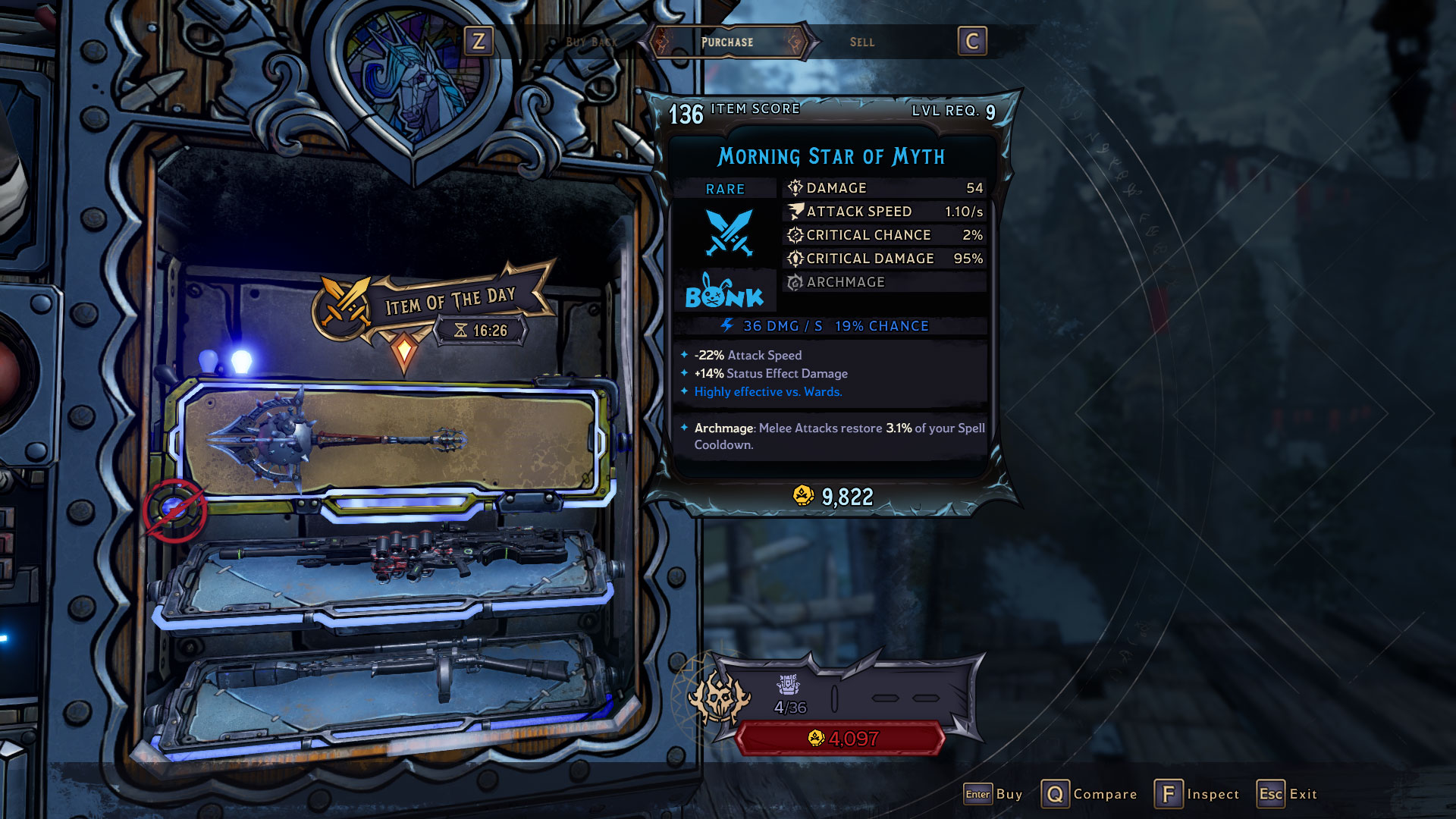
Task: Switch to the Purchase tab
Action: (x=726, y=42)
